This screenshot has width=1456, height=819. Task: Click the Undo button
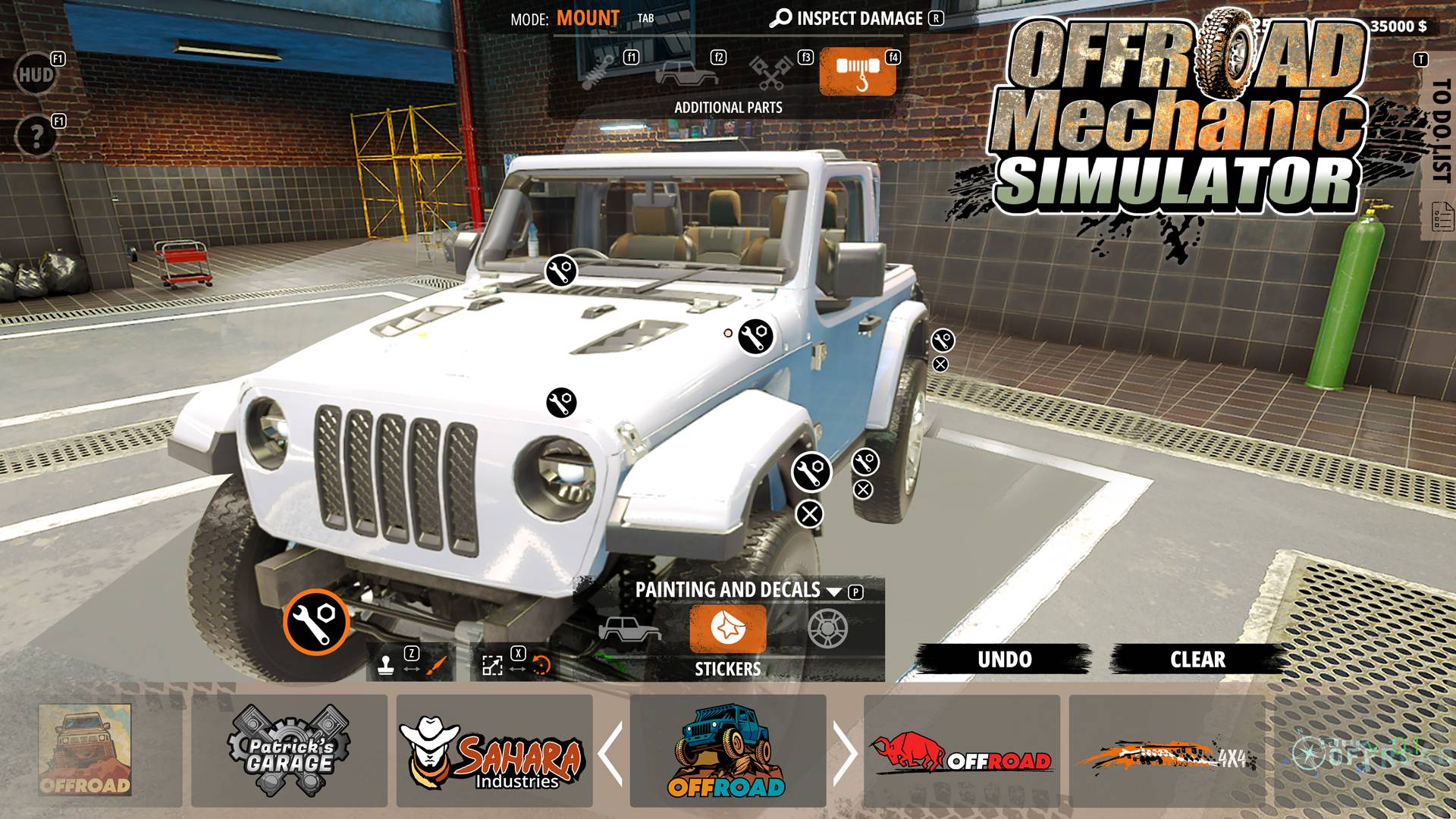[1004, 659]
